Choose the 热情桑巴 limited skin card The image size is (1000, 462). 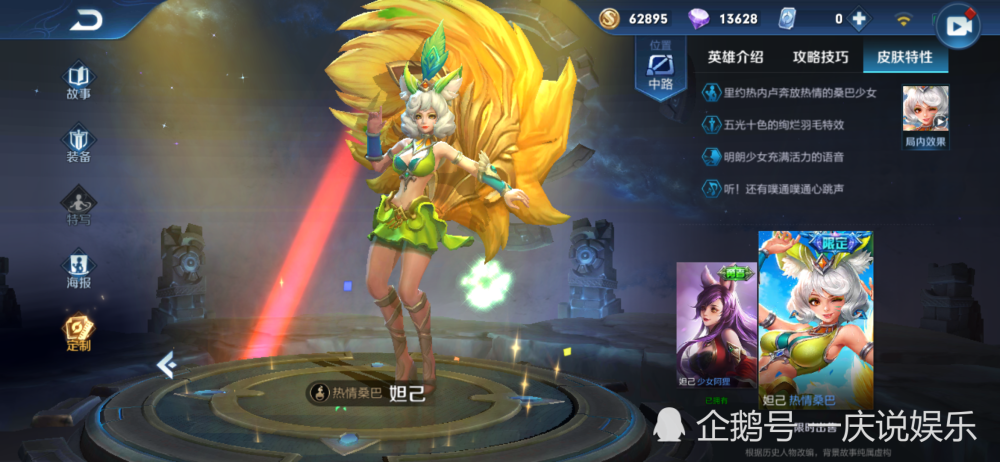click(815, 320)
